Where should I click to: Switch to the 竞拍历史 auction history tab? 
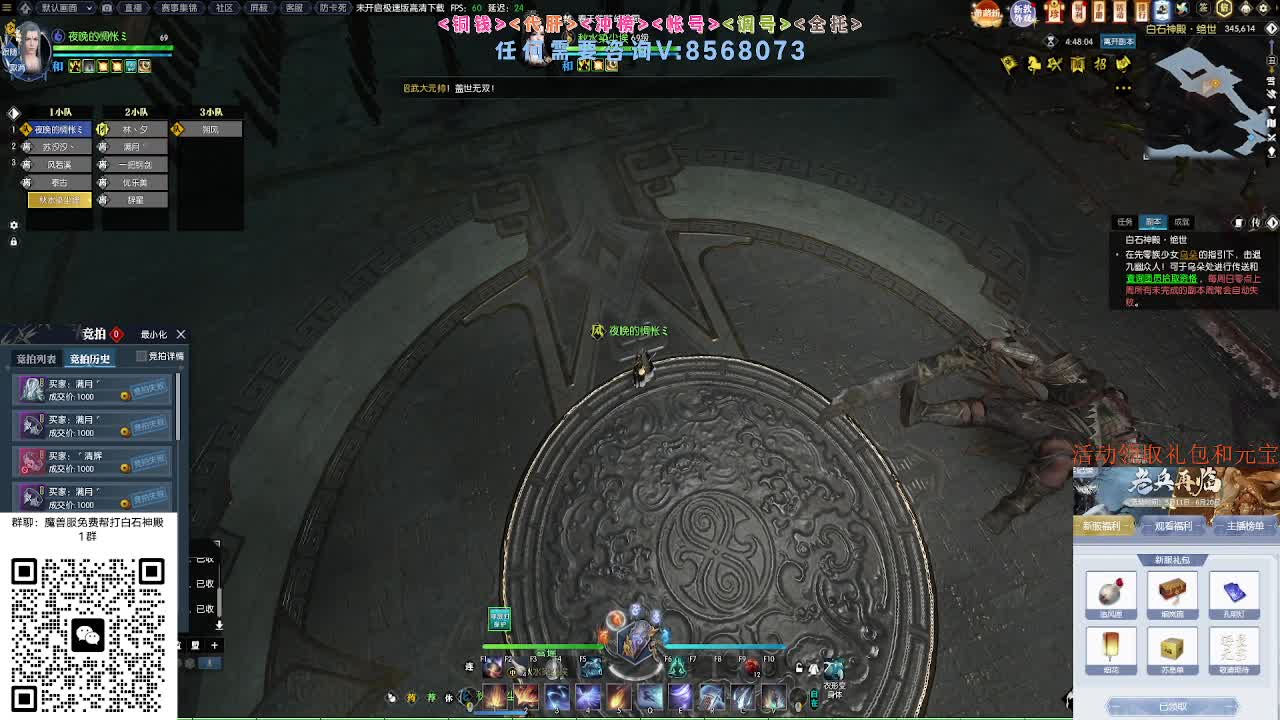[x=91, y=359]
